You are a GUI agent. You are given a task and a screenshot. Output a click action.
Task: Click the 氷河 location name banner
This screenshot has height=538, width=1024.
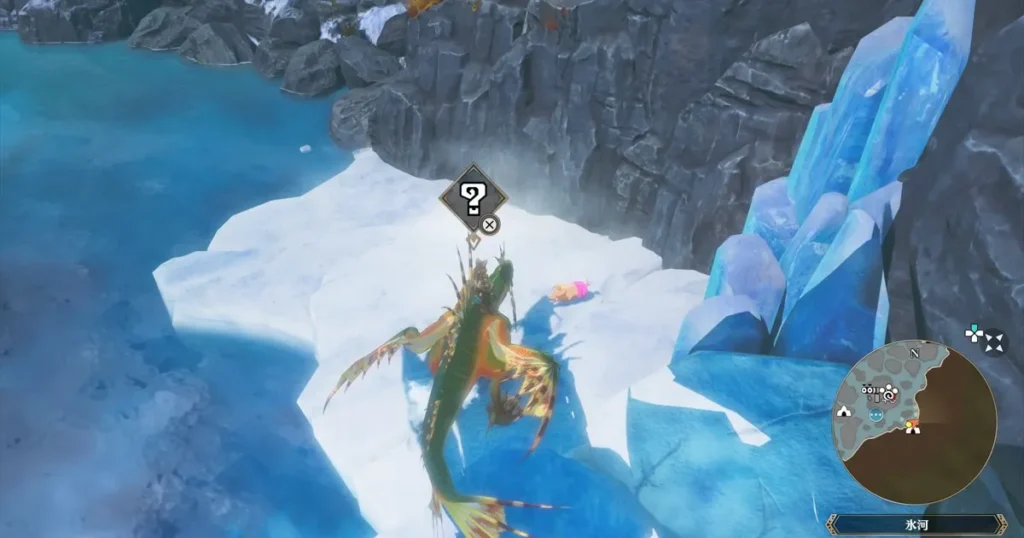pos(915,524)
